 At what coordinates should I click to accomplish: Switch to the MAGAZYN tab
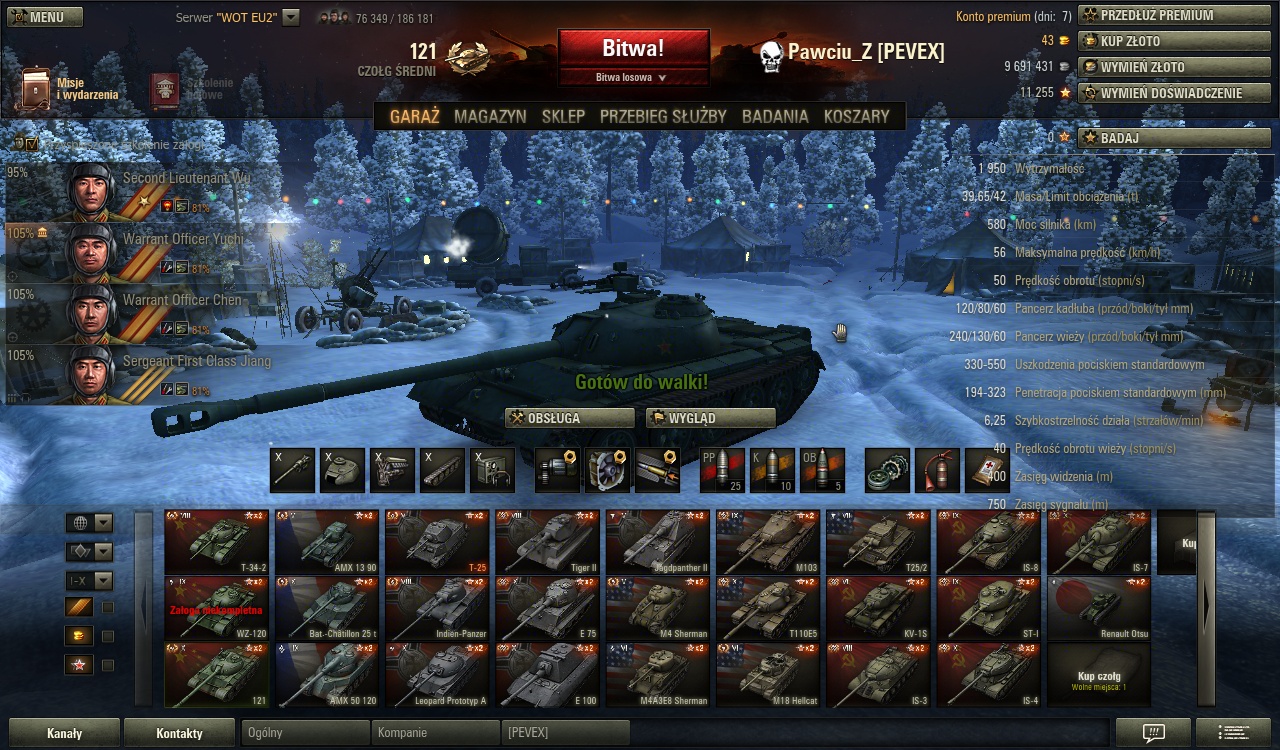[490, 116]
